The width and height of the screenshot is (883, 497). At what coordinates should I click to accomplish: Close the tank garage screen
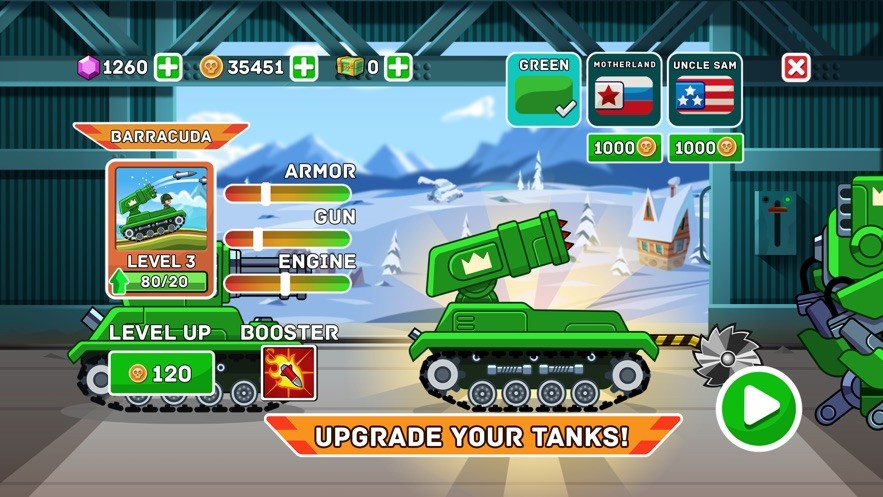(796, 67)
